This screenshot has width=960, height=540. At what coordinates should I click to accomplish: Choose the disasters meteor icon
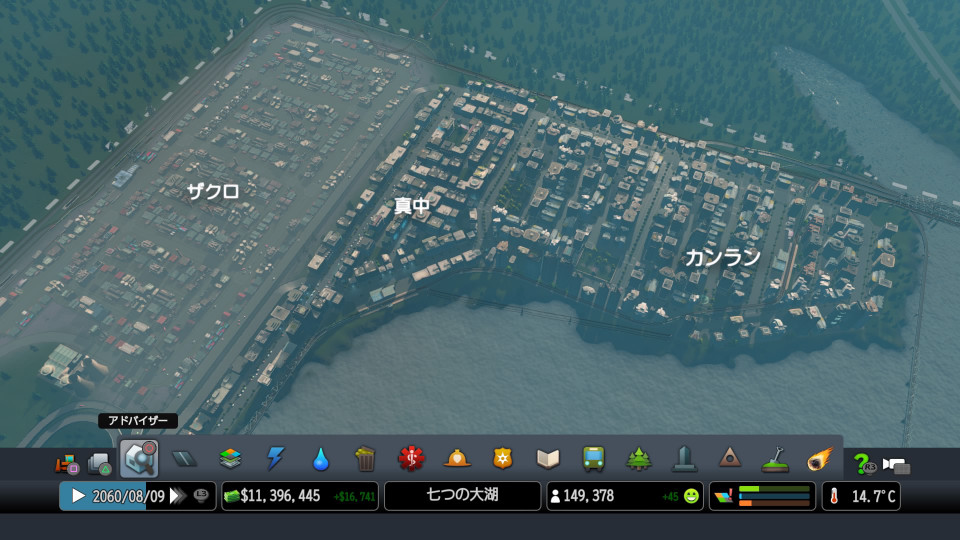tap(820, 459)
